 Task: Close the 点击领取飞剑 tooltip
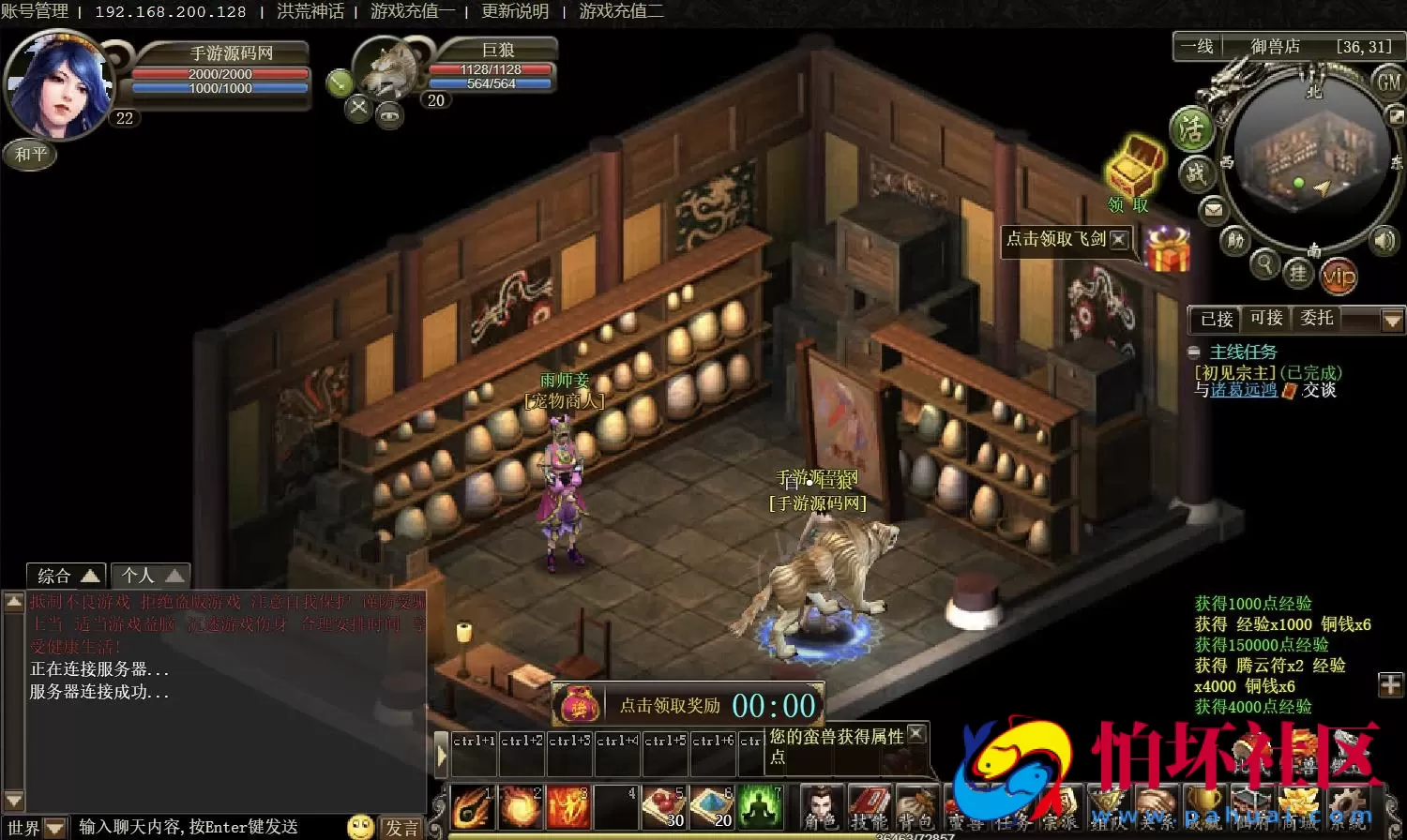coord(1119,239)
